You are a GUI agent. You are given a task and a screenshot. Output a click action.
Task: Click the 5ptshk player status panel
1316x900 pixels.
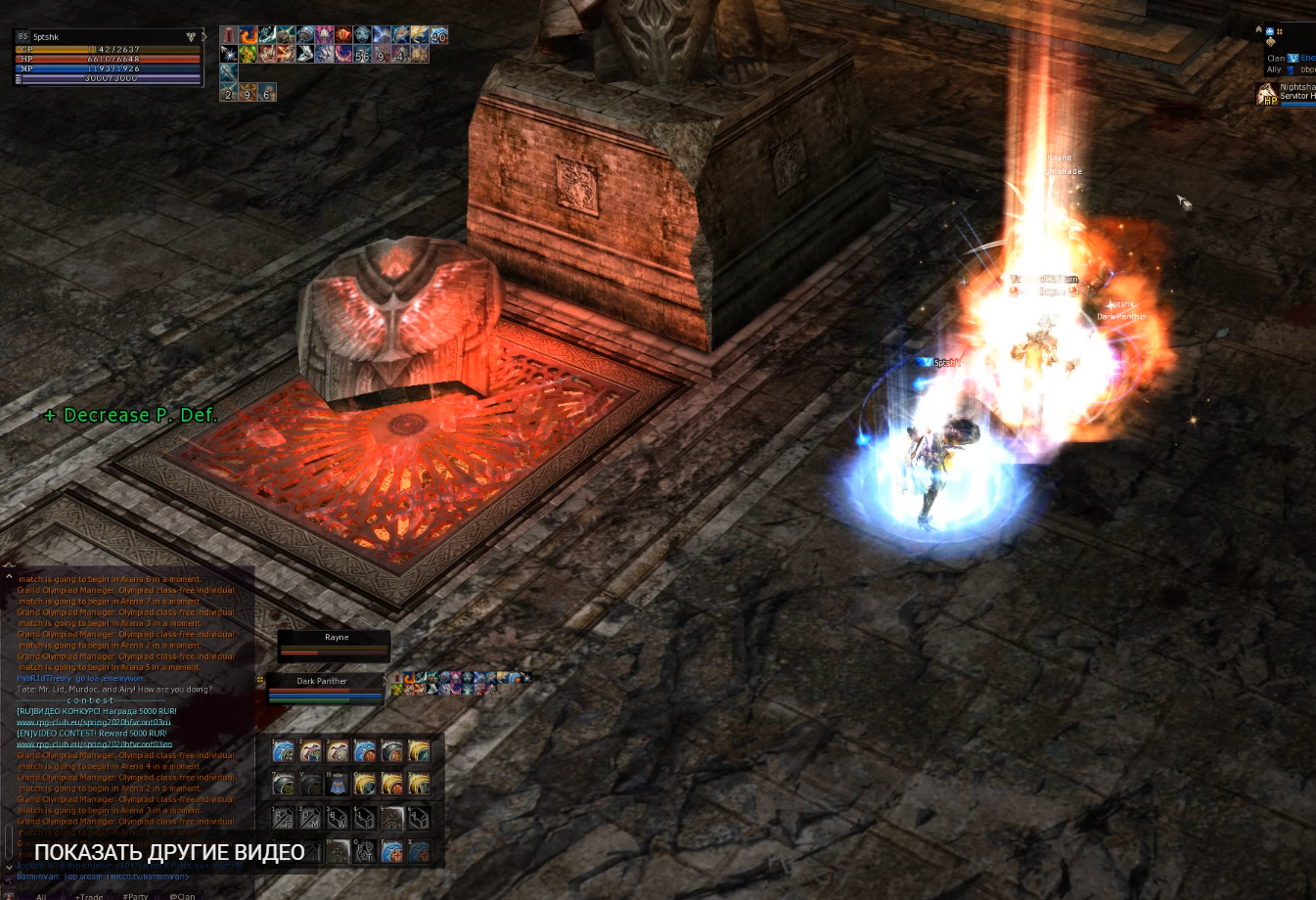click(x=108, y=59)
